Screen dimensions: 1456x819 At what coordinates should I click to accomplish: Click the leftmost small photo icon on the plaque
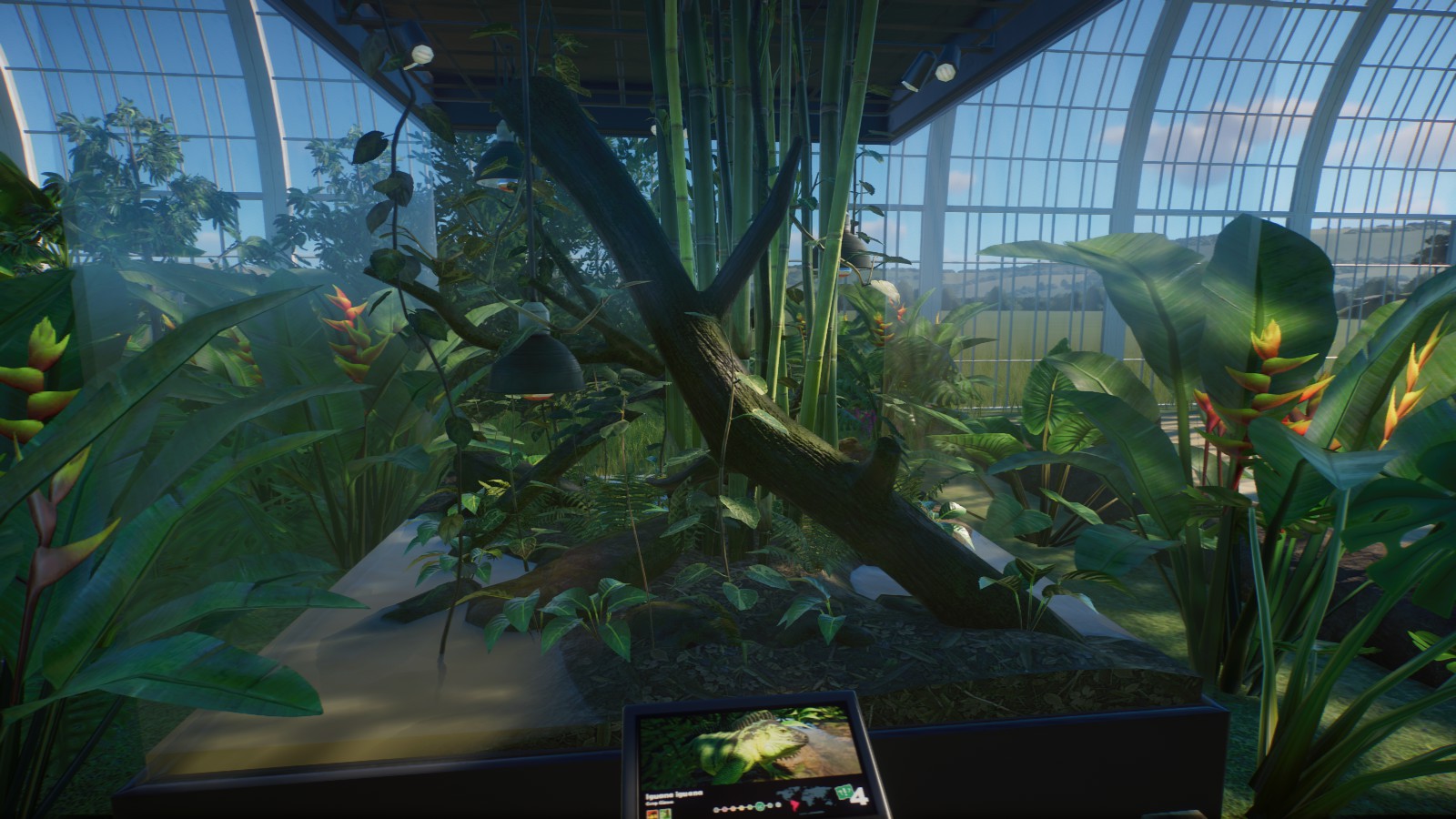click(652, 813)
